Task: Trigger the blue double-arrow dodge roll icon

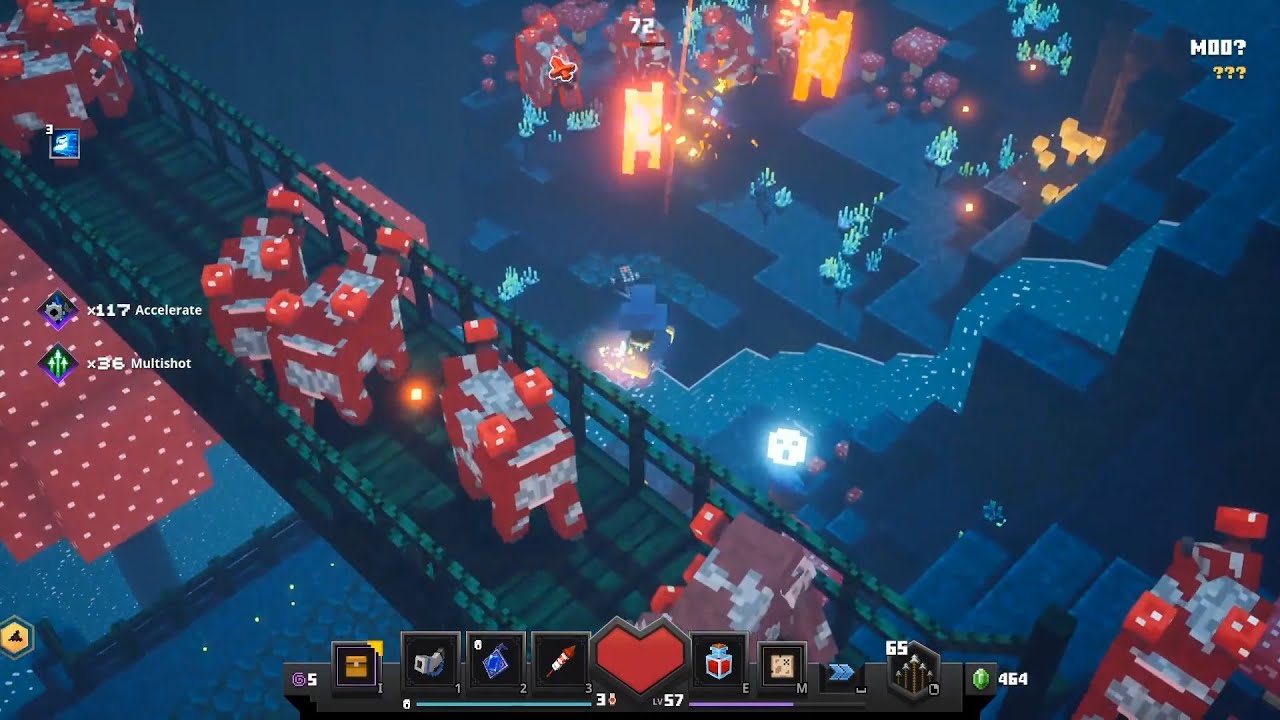Action: click(842, 673)
